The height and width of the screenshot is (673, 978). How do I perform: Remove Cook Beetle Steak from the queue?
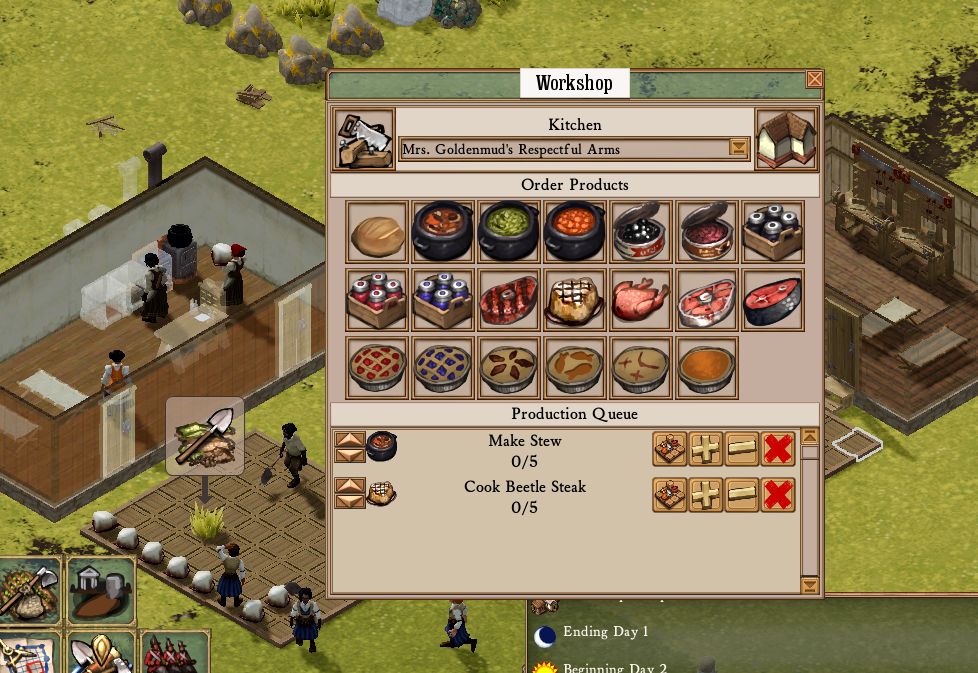coord(778,495)
